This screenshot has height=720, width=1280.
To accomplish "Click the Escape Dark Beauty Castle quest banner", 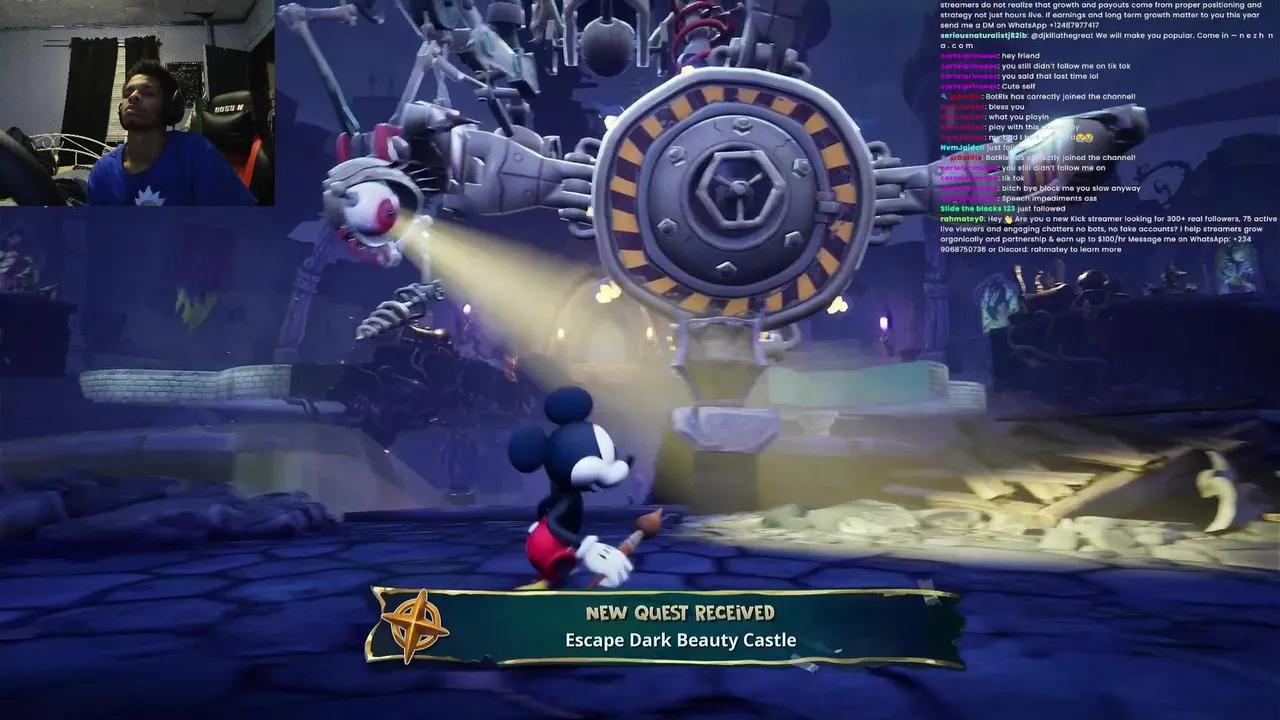I will click(x=680, y=627).
